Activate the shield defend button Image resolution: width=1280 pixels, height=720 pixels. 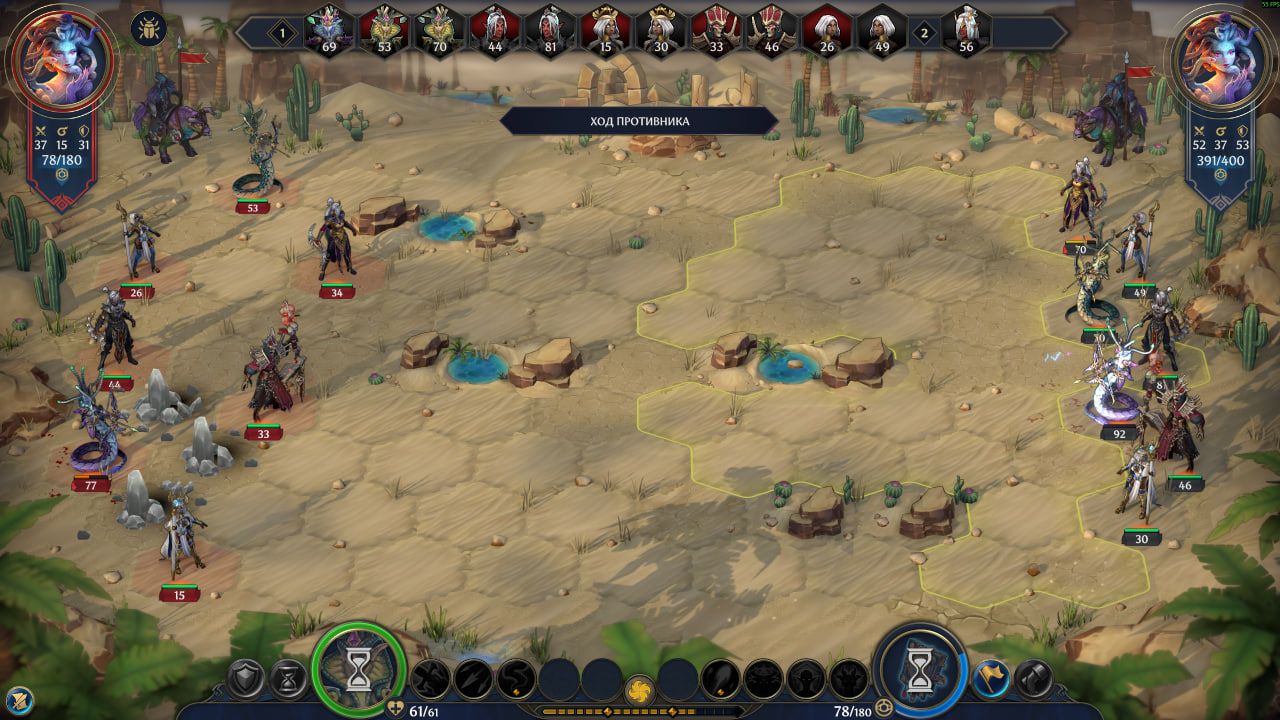245,680
